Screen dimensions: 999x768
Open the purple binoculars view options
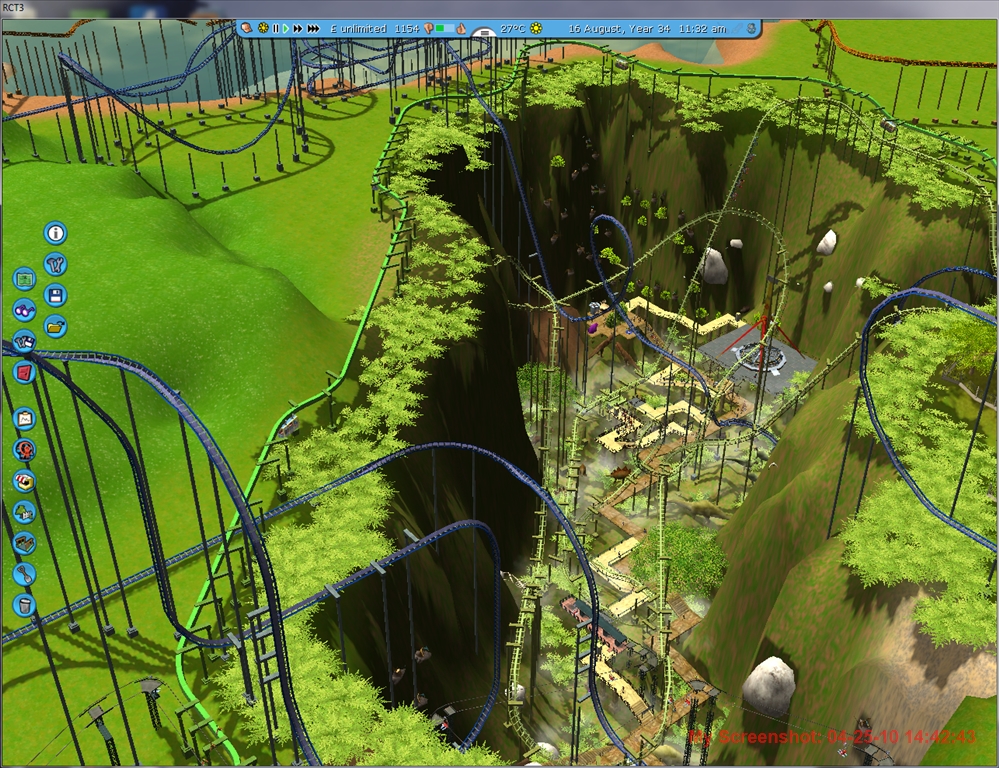24,309
